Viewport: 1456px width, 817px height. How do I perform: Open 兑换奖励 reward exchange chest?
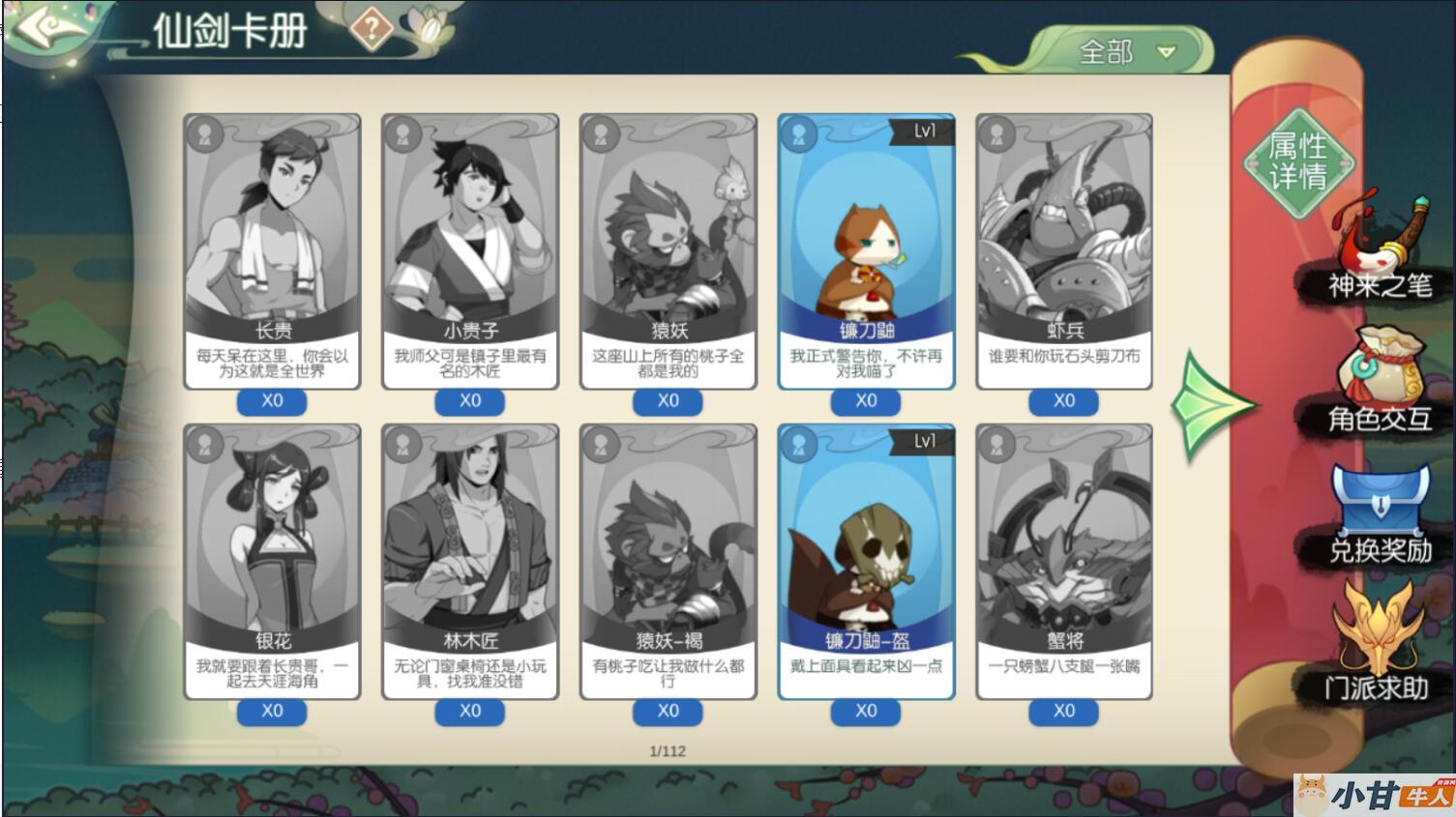[1380, 514]
